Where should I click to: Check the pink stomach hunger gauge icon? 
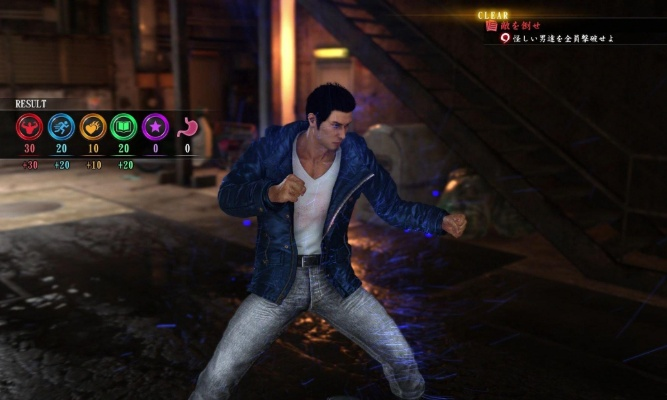click(x=186, y=128)
